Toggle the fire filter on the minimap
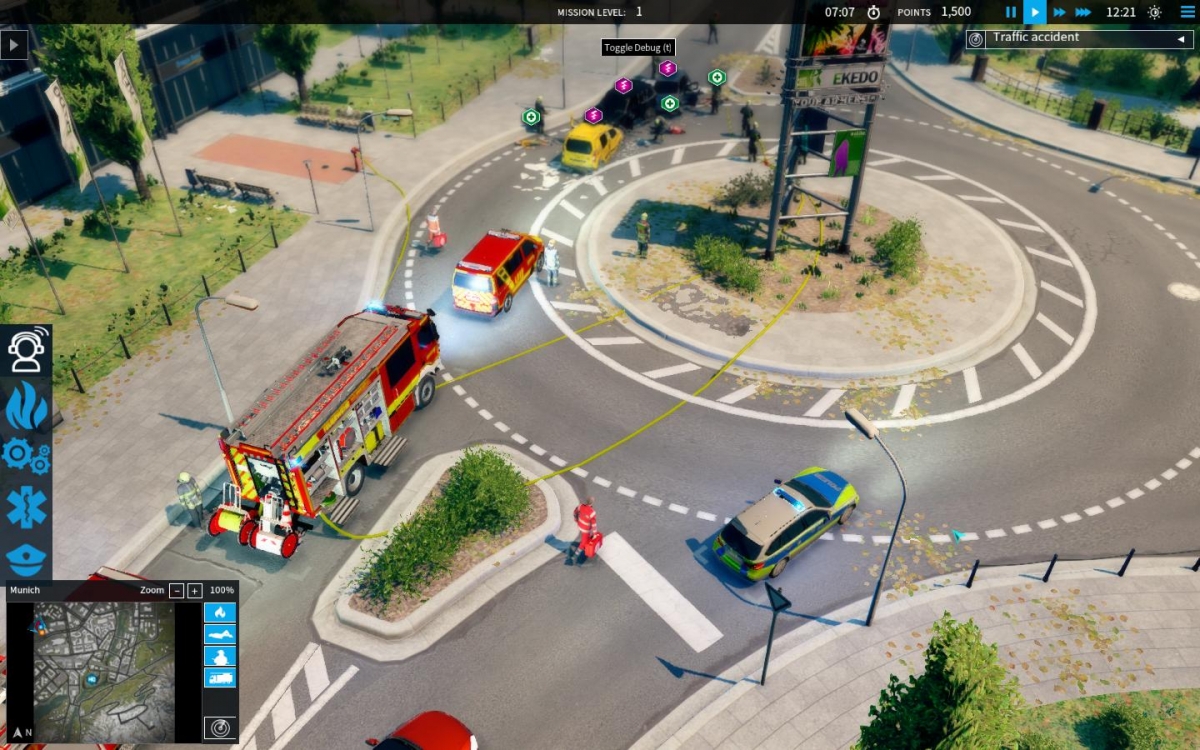 (220, 613)
